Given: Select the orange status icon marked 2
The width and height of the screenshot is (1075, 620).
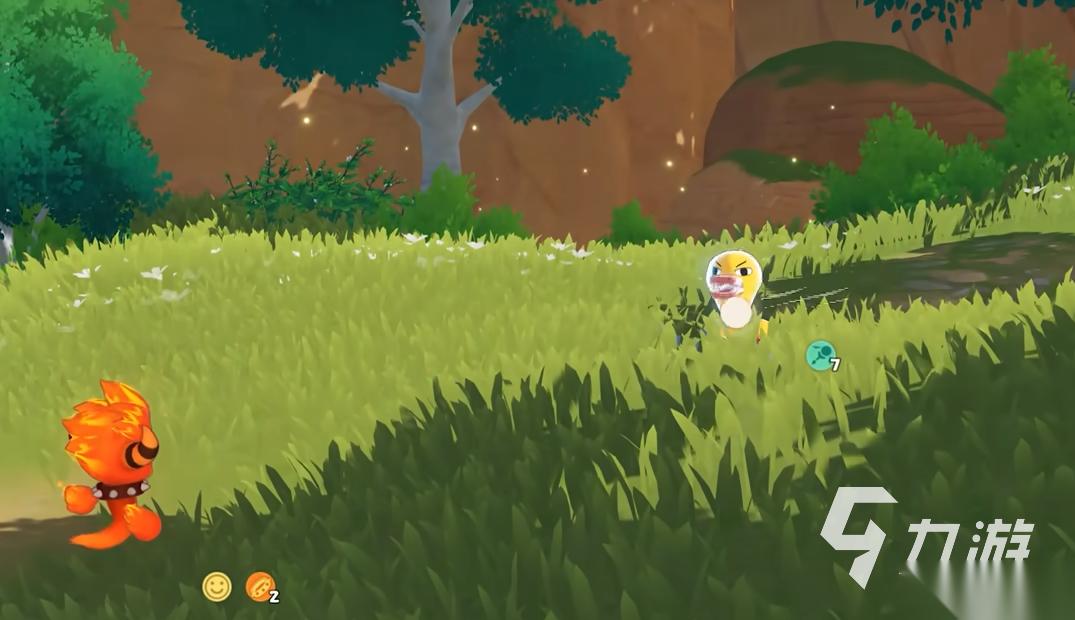Looking at the screenshot, I should [x=260, y=587].
